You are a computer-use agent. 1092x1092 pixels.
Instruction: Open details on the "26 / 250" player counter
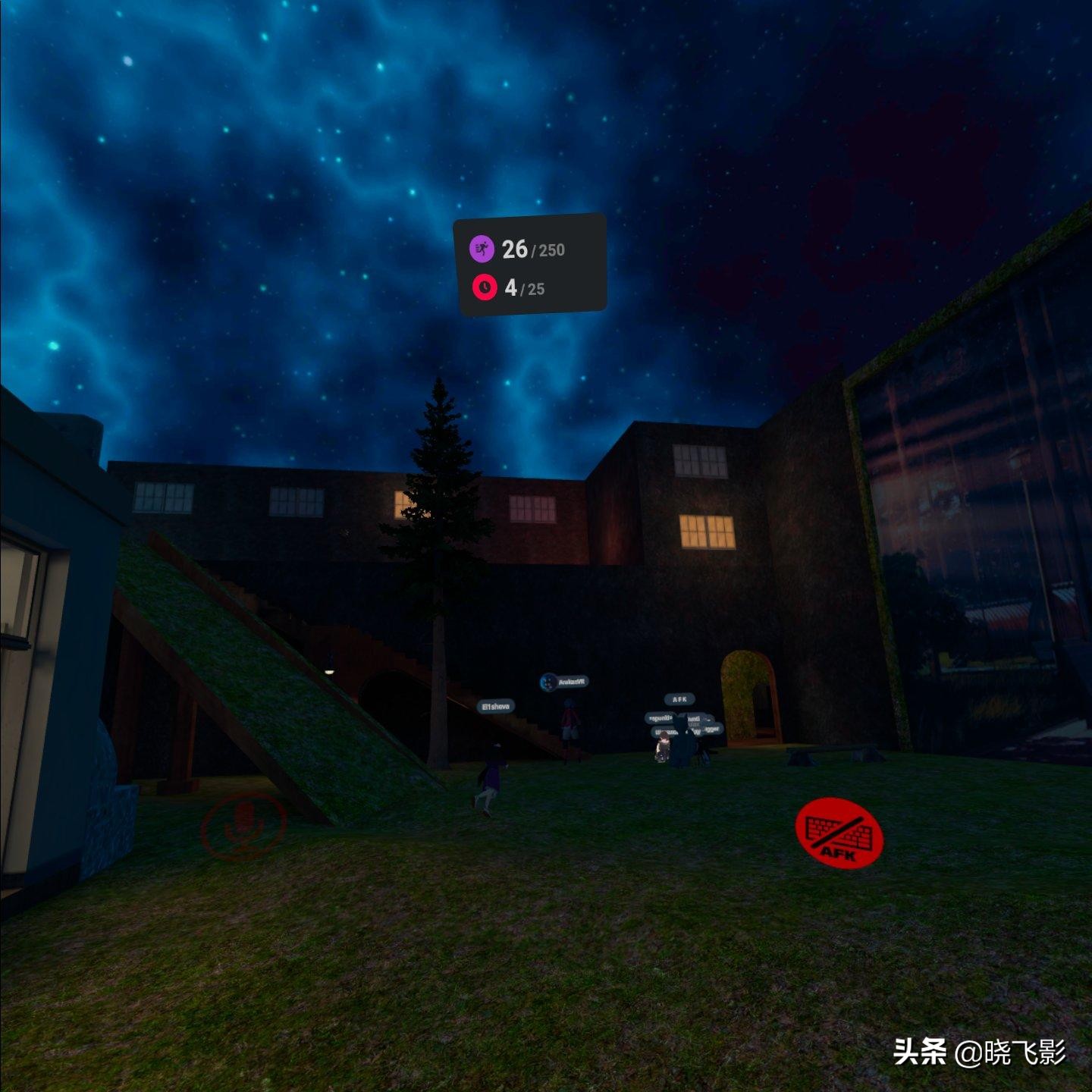coord(531,248)
